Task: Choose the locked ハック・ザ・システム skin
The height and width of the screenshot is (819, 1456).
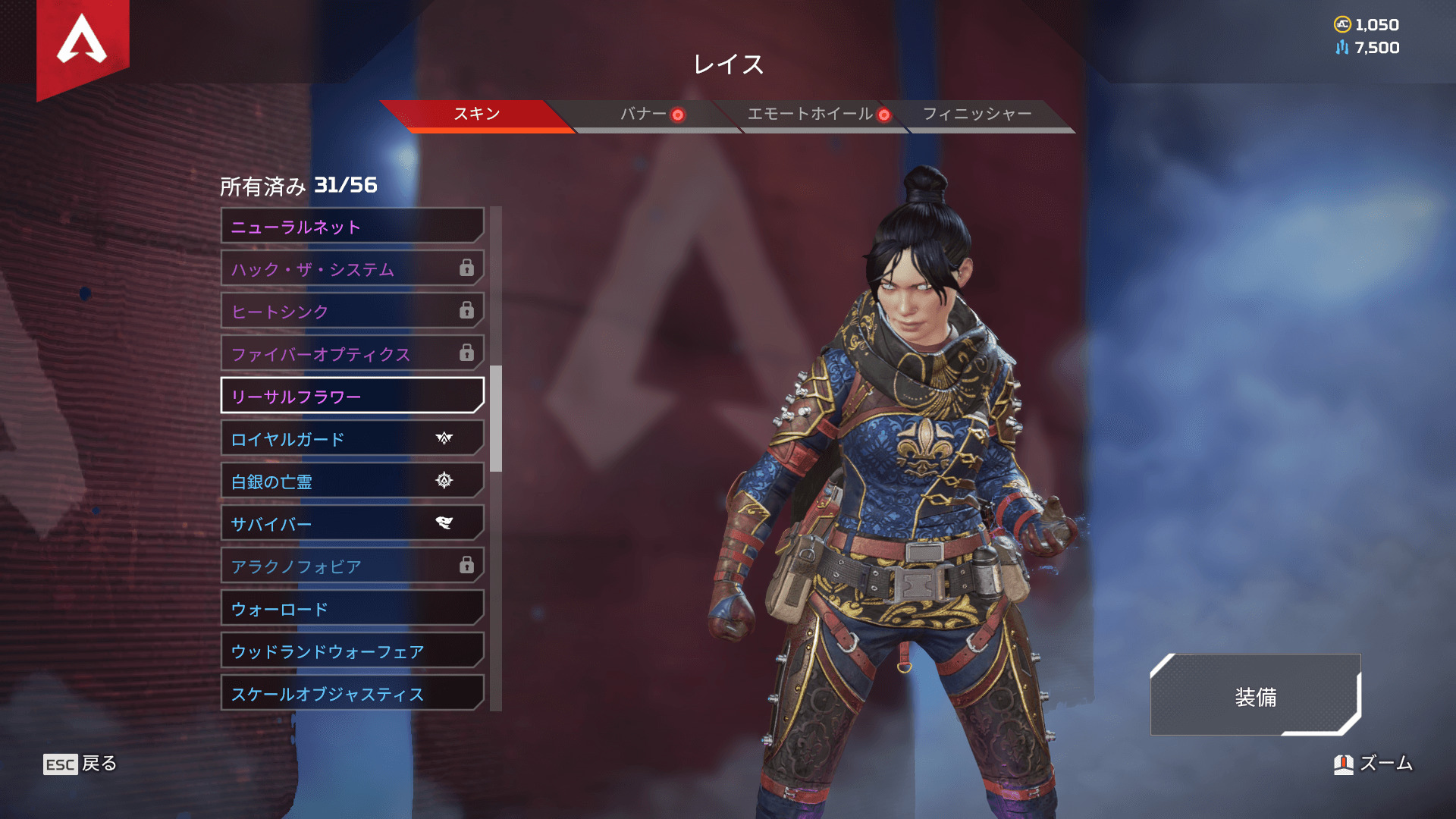Action: coord(352,268)
